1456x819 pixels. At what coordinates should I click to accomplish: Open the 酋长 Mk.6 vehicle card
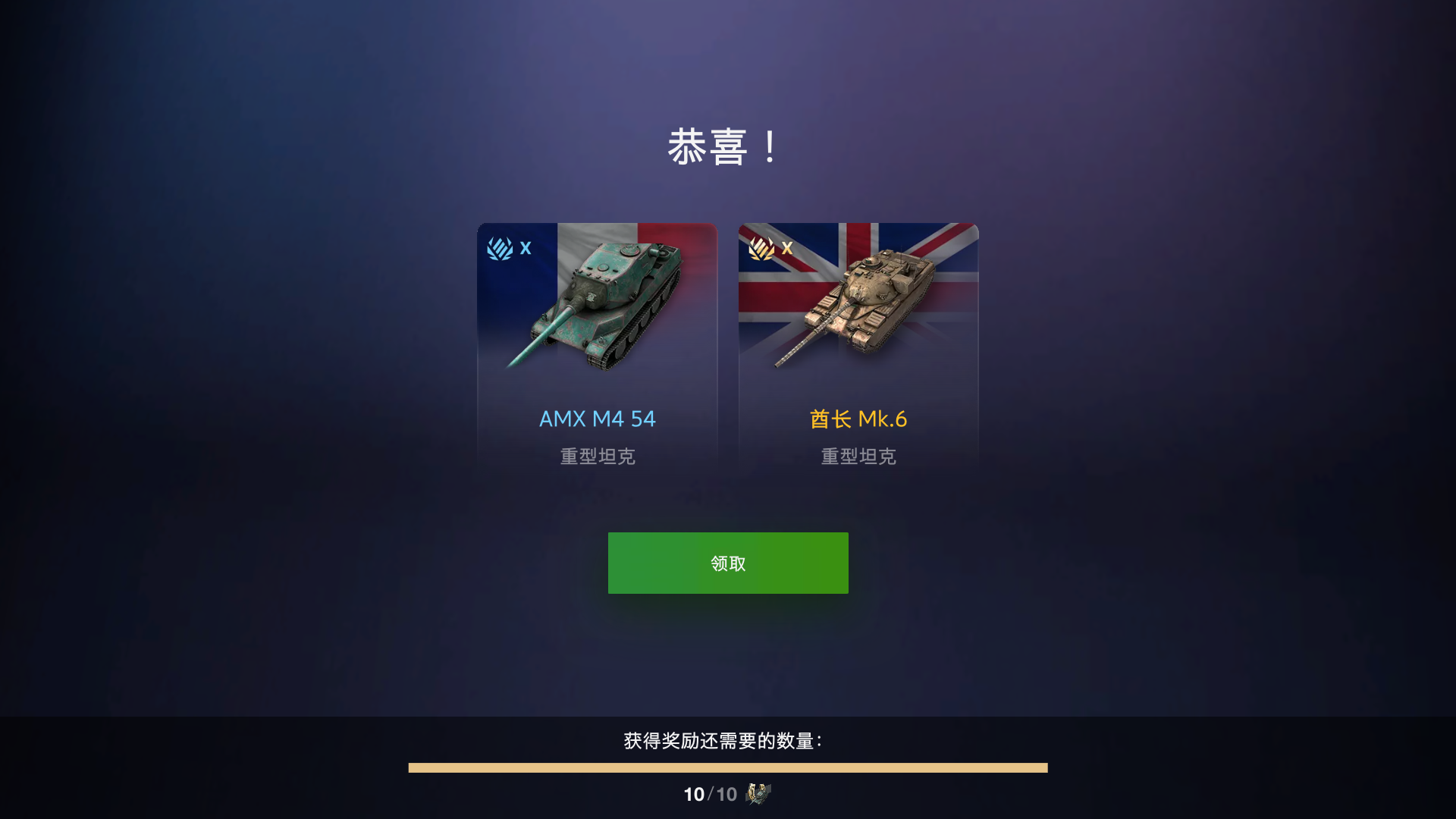coord(858,345)
